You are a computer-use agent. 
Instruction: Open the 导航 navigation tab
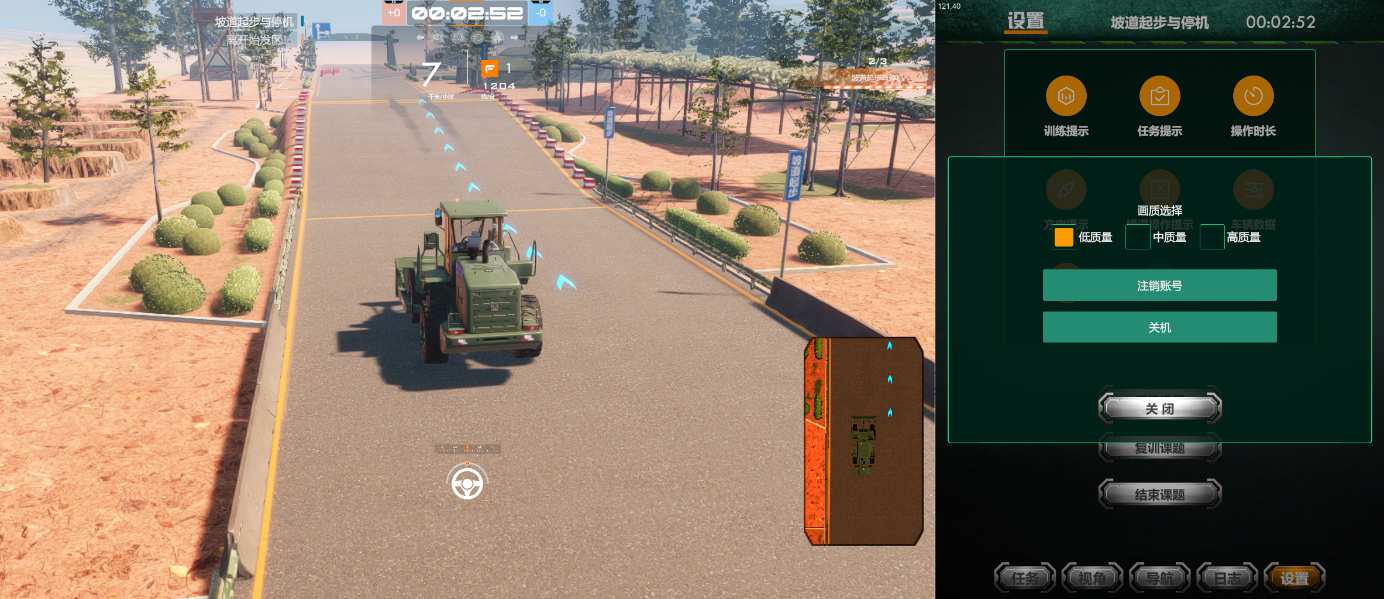coord(1160,578)
